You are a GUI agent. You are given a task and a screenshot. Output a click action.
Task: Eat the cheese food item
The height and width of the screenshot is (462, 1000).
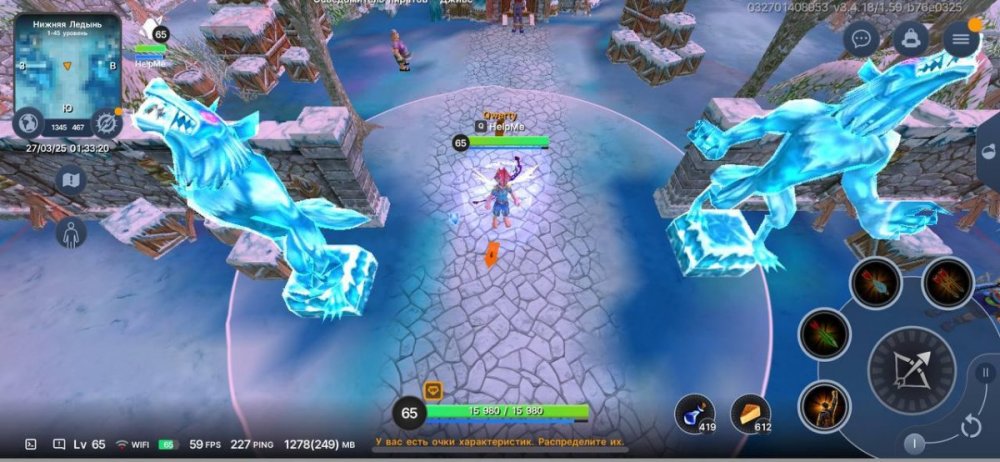coord(750,413)
